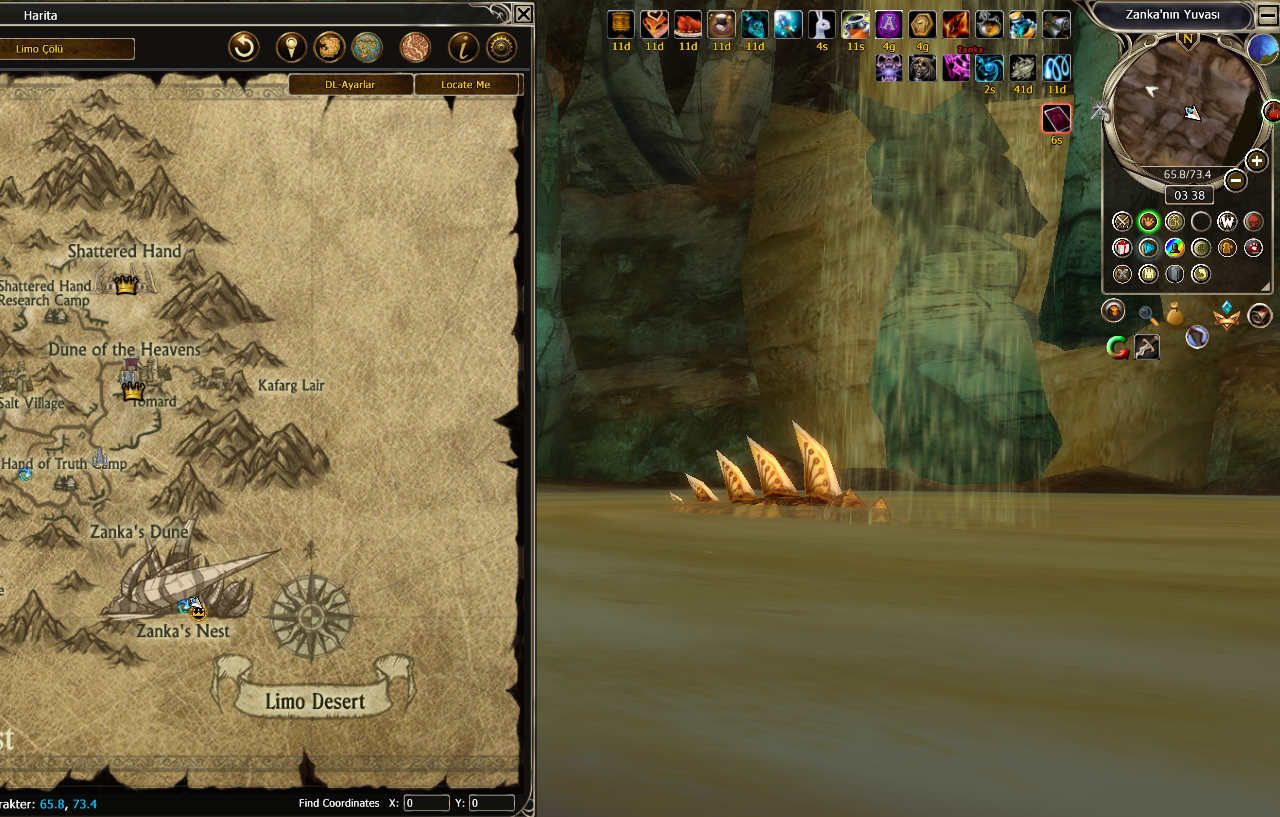Zoom in the minimap with plus button
1280x817 pixels.
click(1257, 161)
